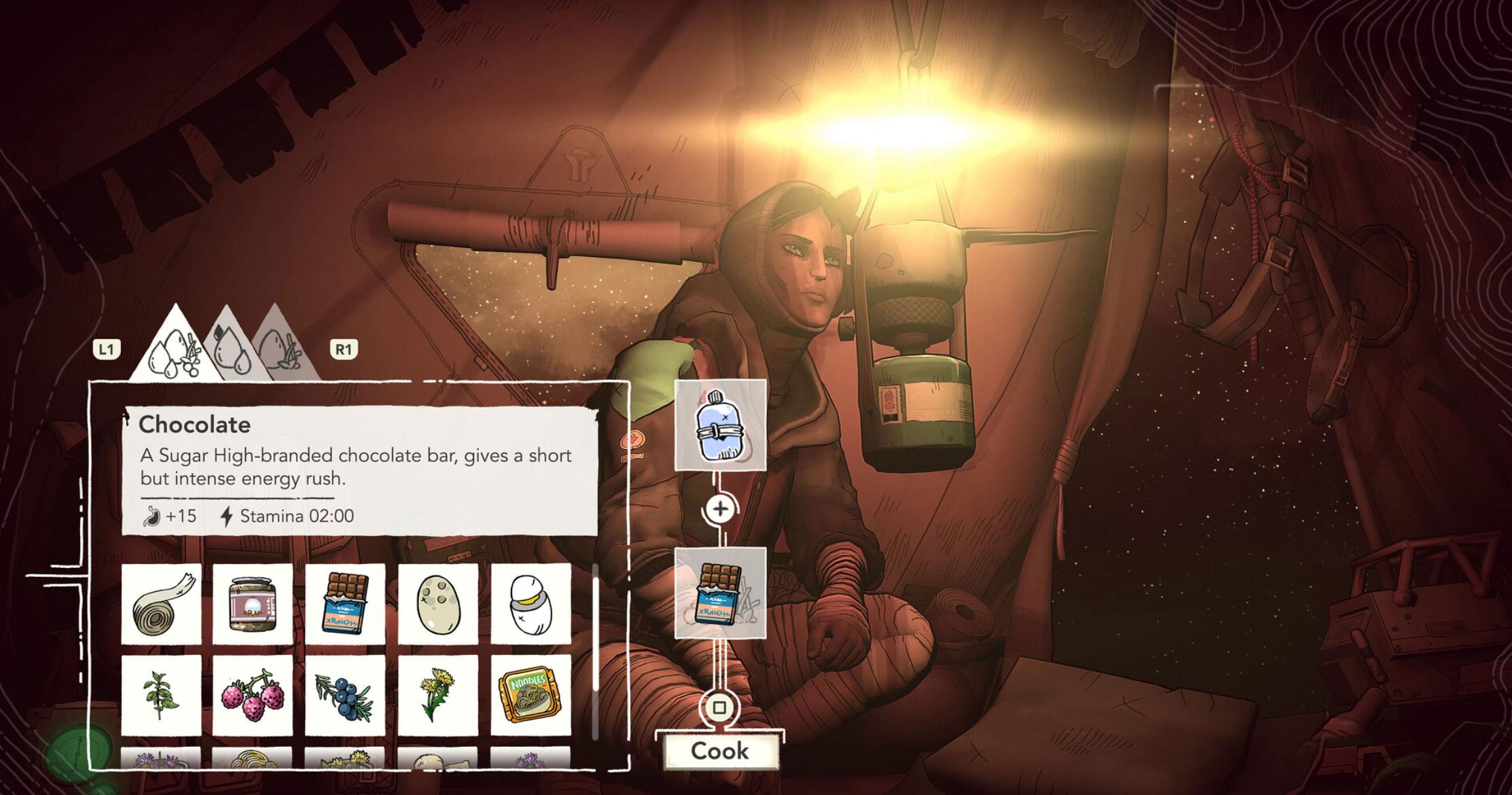This screenshot has height=795, width=1512.
Task: Select the blue juniper berries
Action: point(345,694)
